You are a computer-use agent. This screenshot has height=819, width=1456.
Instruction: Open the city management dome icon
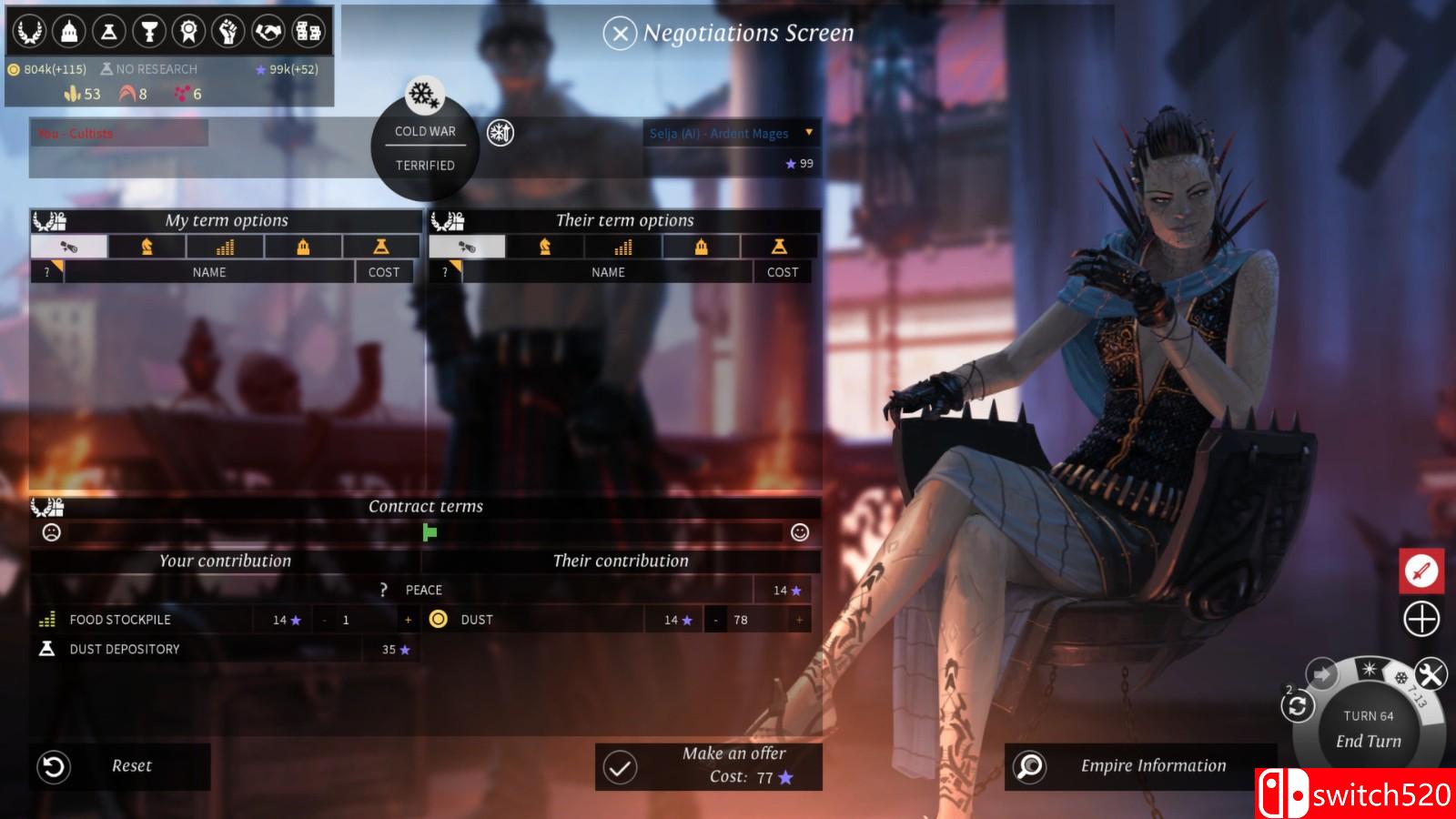point(69,32)
